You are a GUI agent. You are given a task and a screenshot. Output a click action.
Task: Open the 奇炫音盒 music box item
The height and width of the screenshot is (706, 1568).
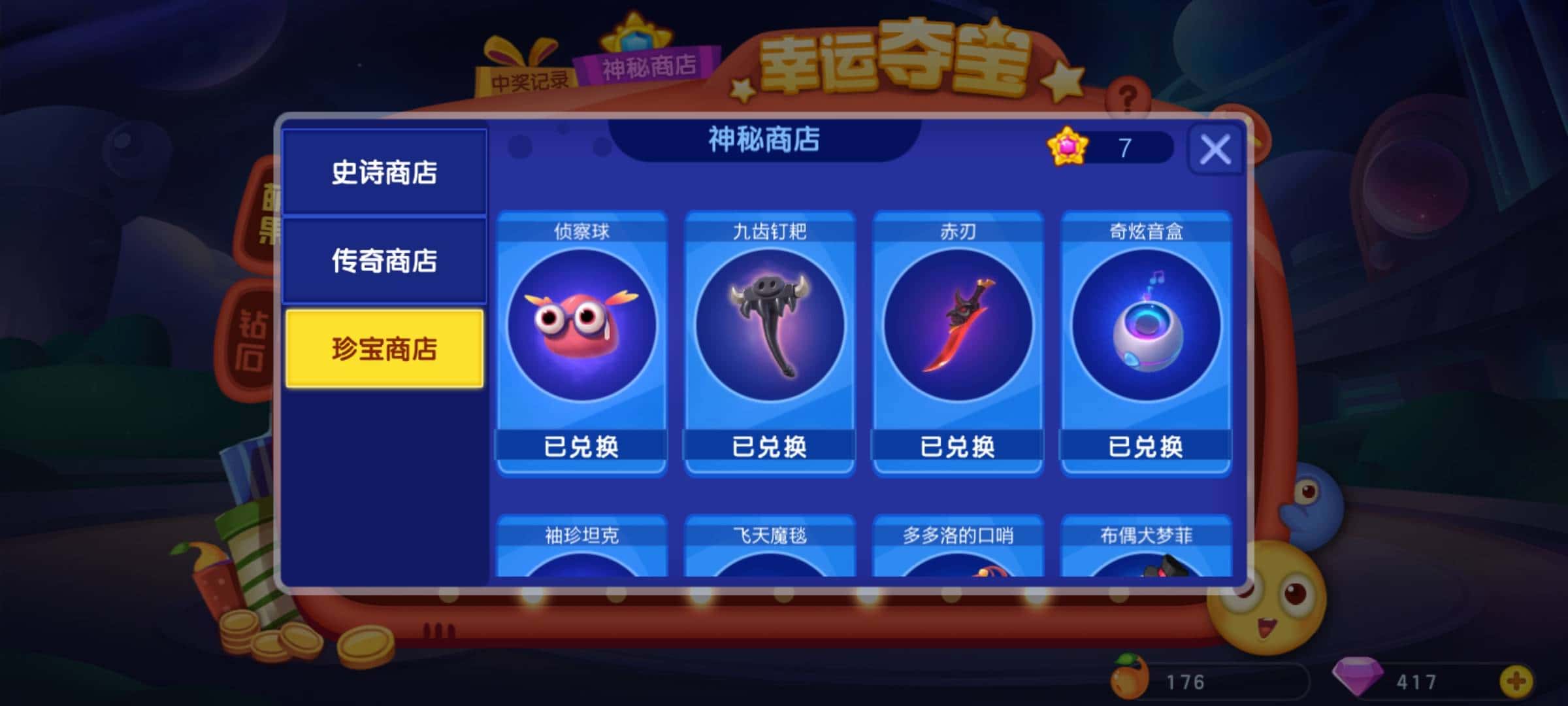pyautogui.click(x=1147, y=327)
